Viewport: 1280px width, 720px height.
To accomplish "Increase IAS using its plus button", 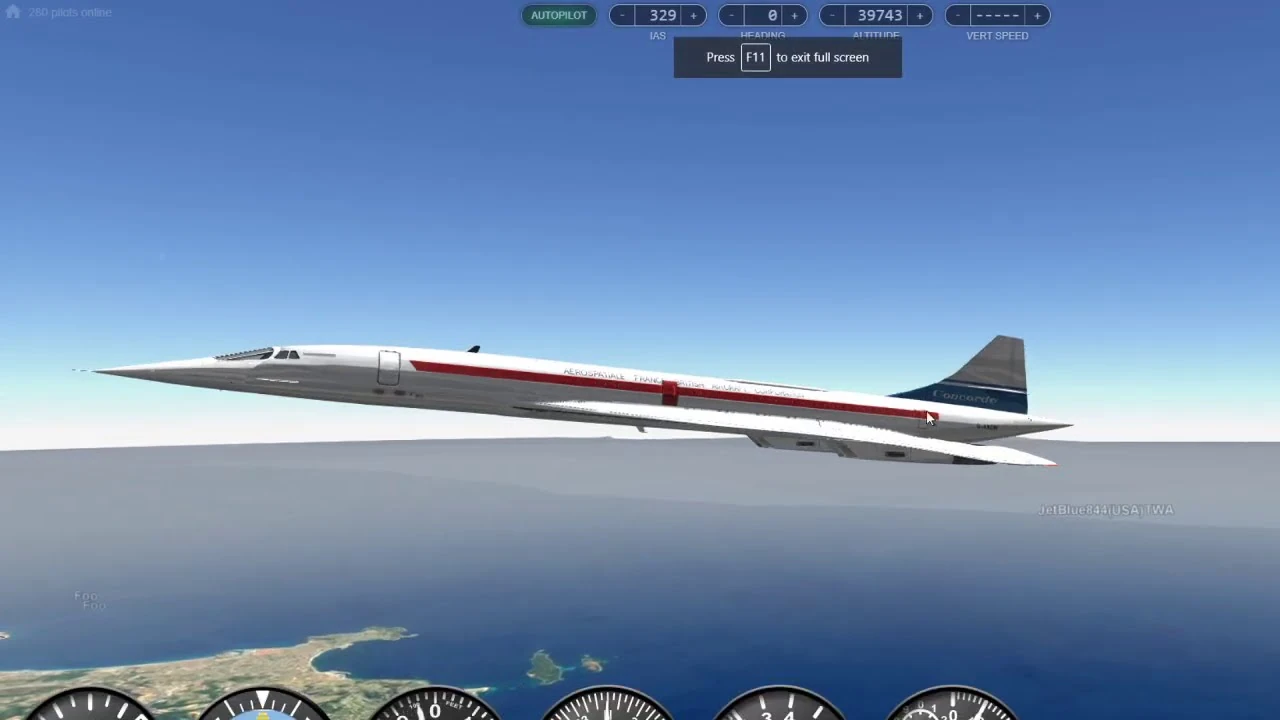I will tap(692, 15).
